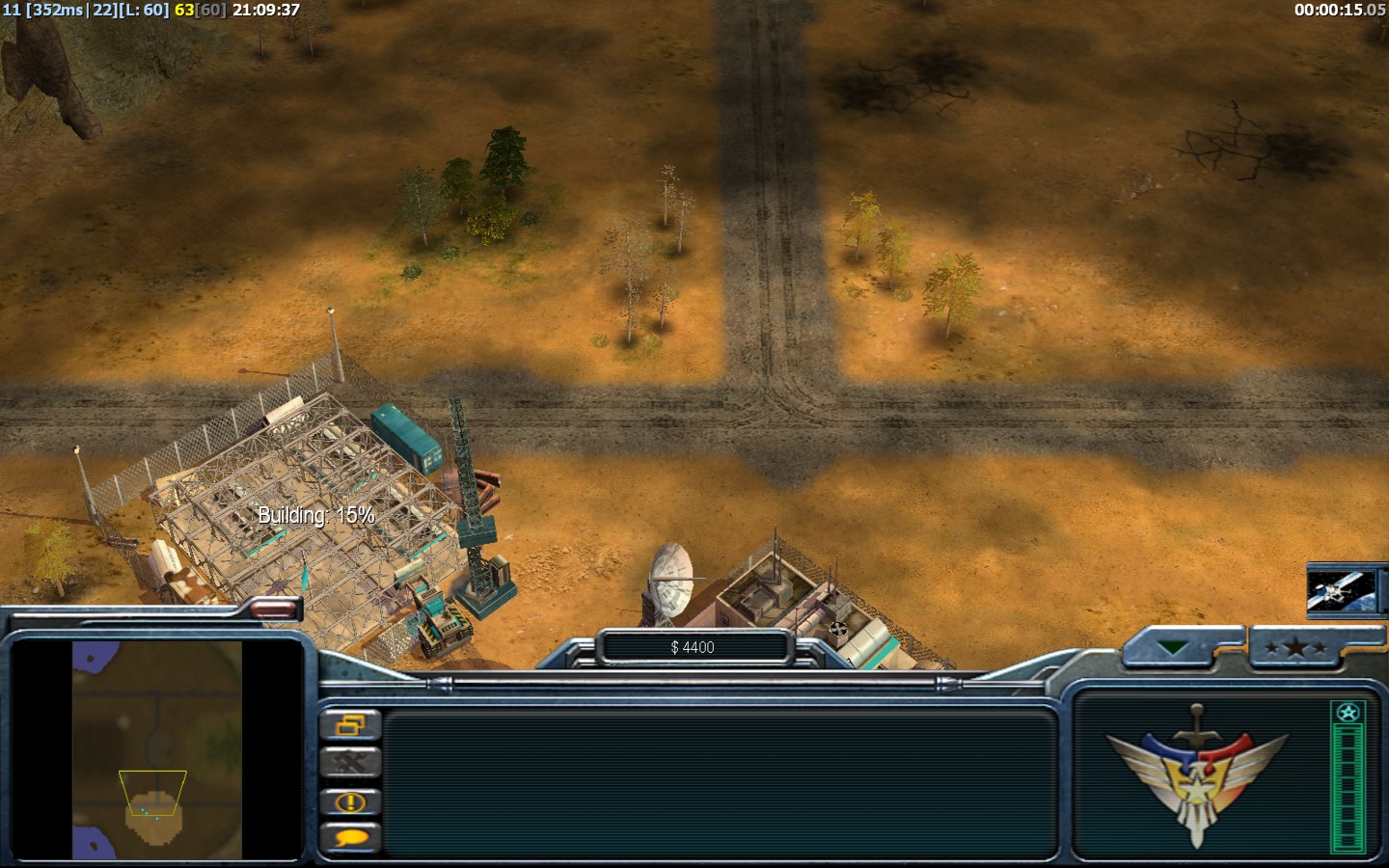The image size is (1389, 868).
Task: Open the chat speech bubble button
Action: pos(350,838)
